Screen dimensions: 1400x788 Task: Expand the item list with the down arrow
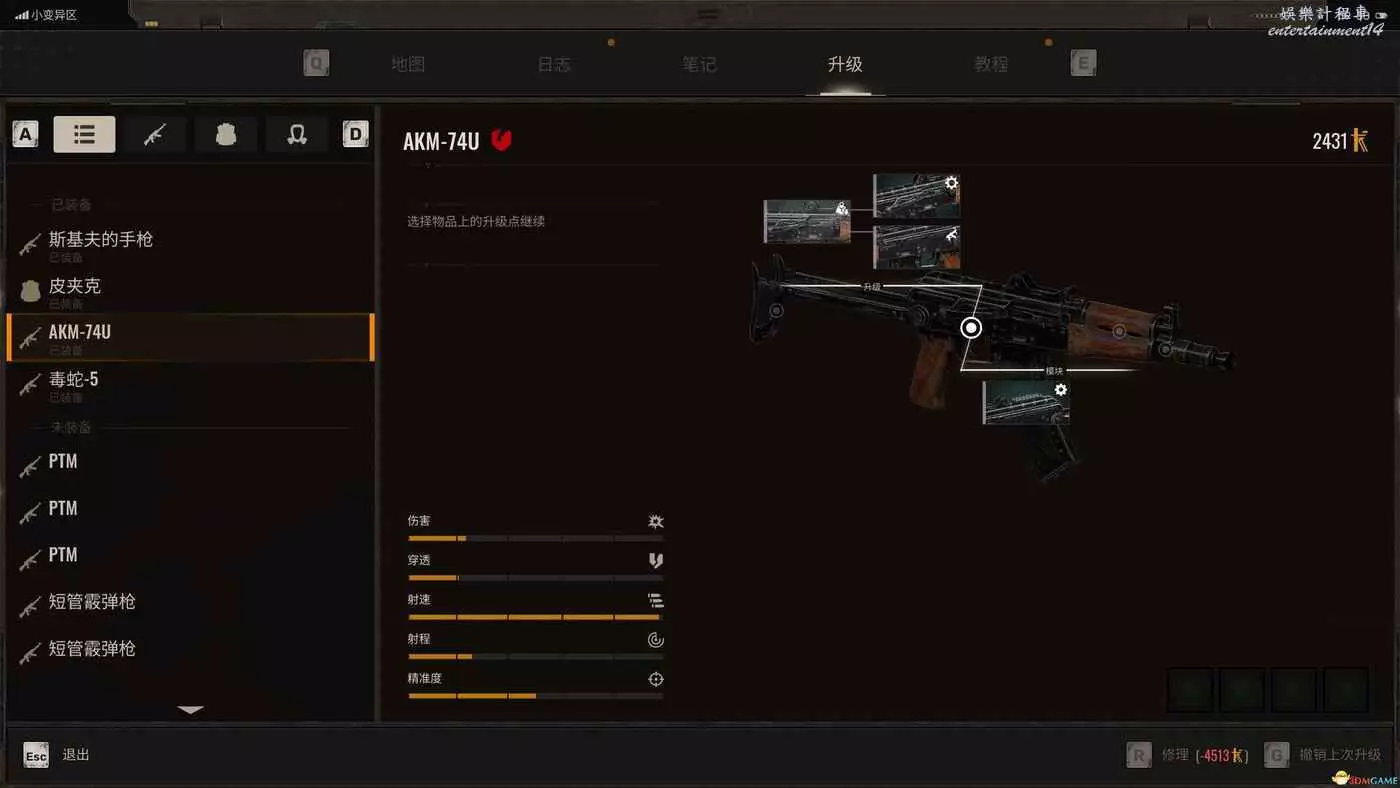click(x=190, y=709)
